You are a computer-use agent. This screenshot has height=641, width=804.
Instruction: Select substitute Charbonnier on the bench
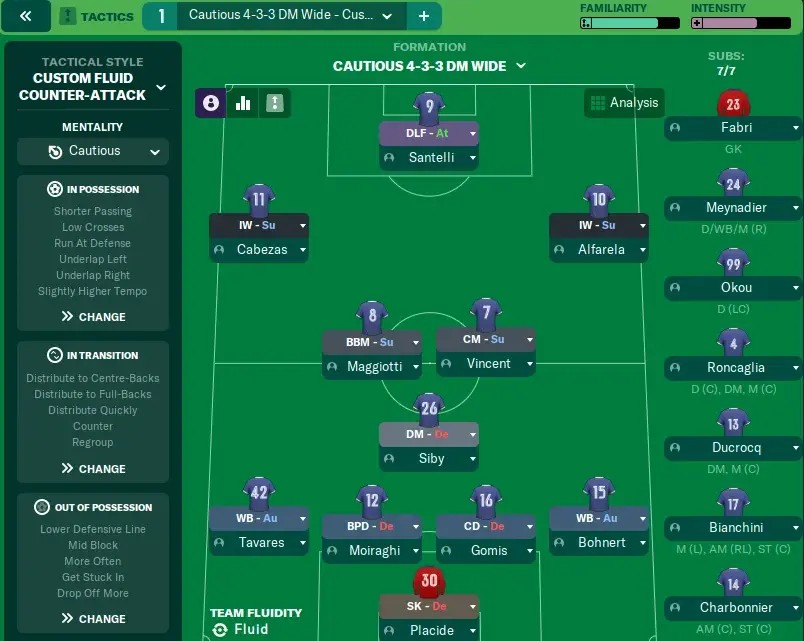pyautogui.click(x=733, y=608)
